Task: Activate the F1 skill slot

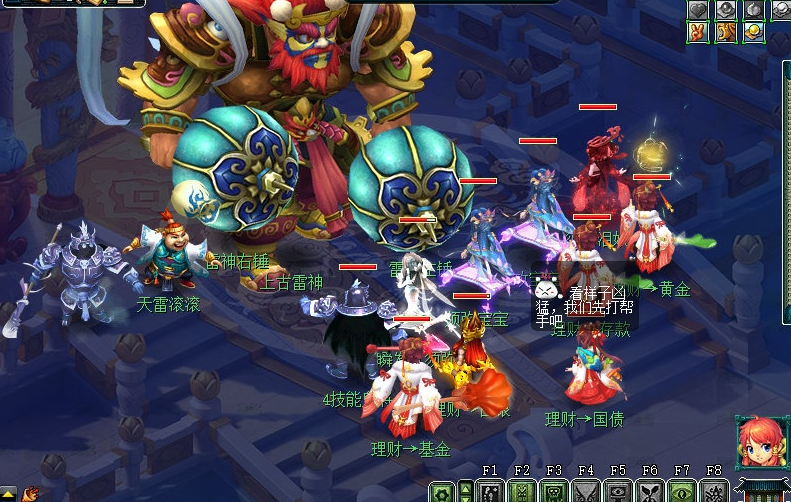Action: click(490, 492)
